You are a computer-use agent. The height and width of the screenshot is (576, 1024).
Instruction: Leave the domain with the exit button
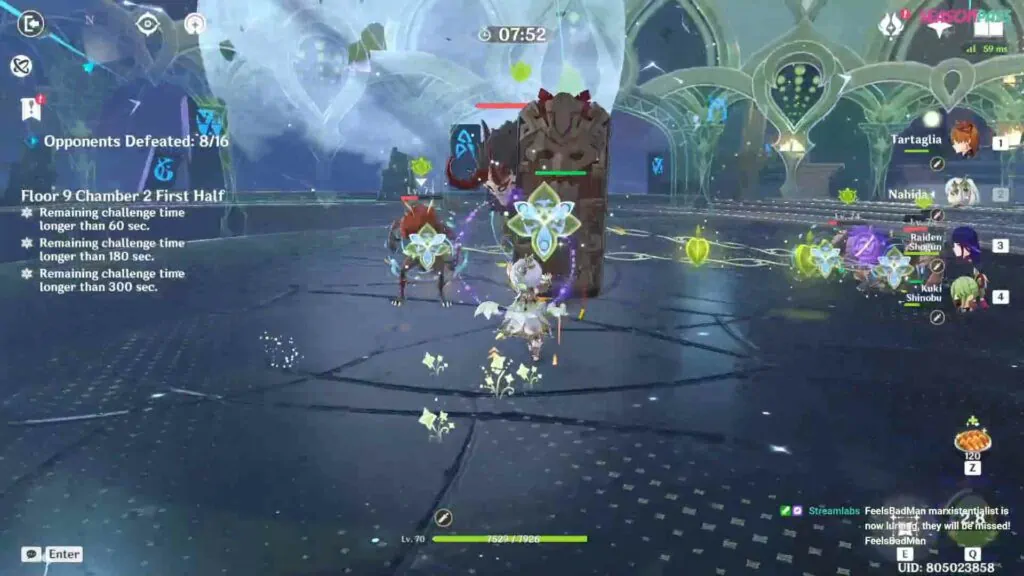point(30,23)
